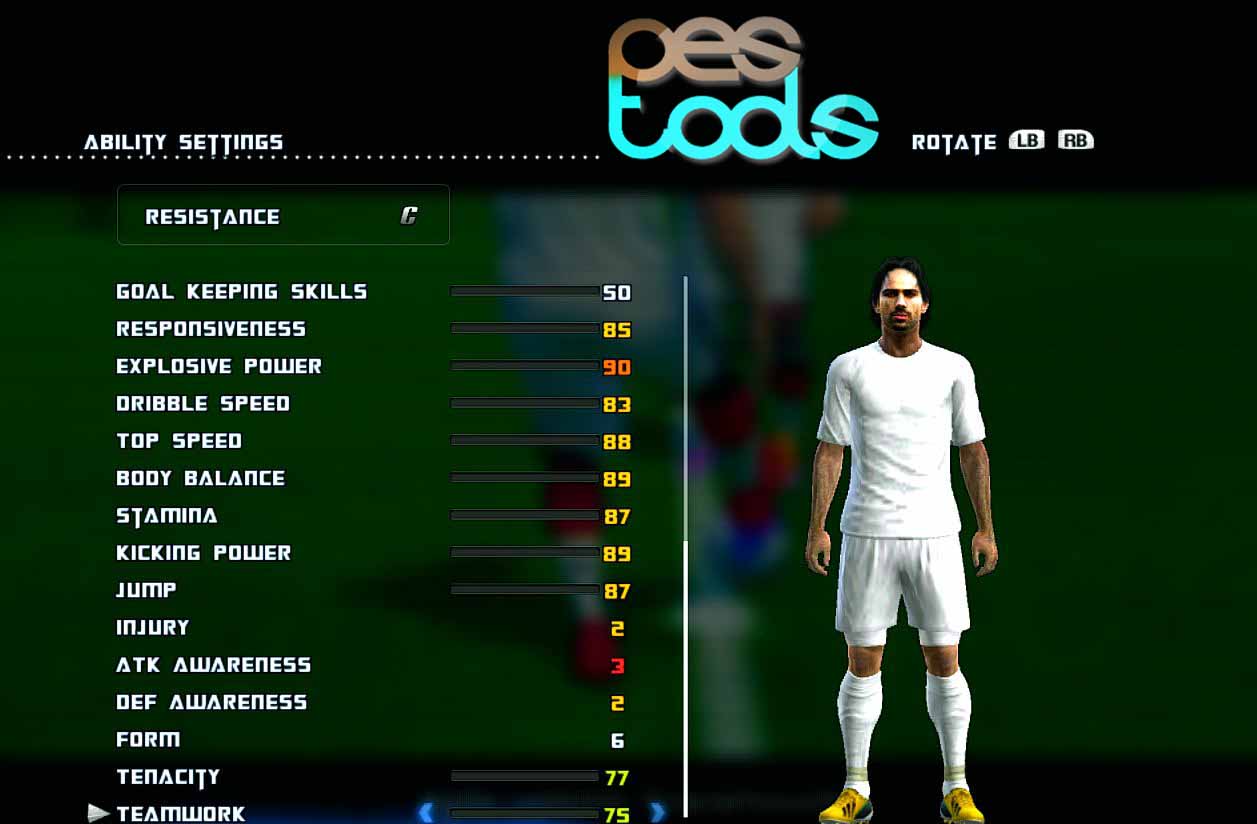Choose the Tenacity ability
This screenshot has height=824, width=1257.
168,777
